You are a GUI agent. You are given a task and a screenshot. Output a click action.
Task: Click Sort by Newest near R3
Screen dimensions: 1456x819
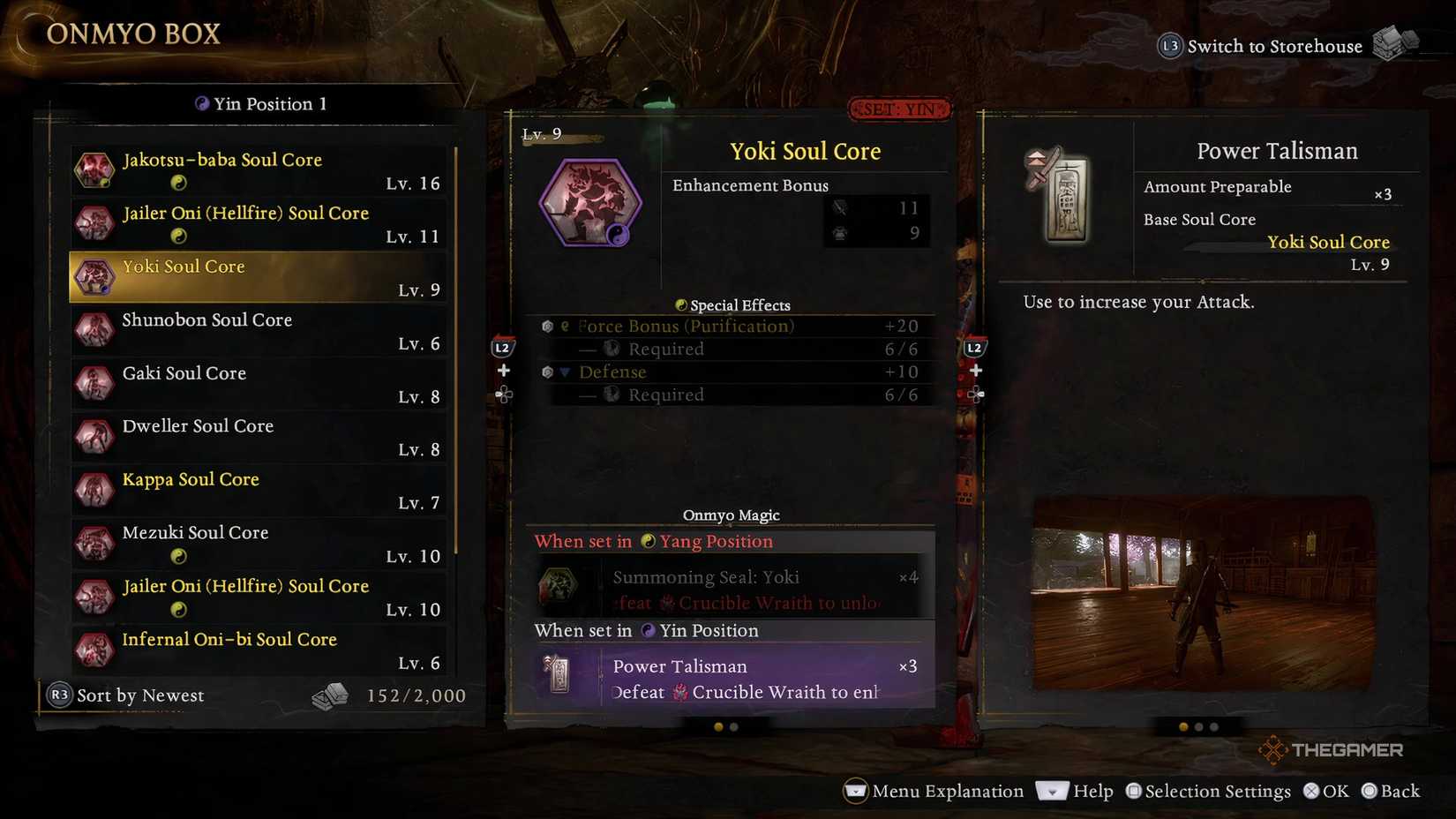140,695
